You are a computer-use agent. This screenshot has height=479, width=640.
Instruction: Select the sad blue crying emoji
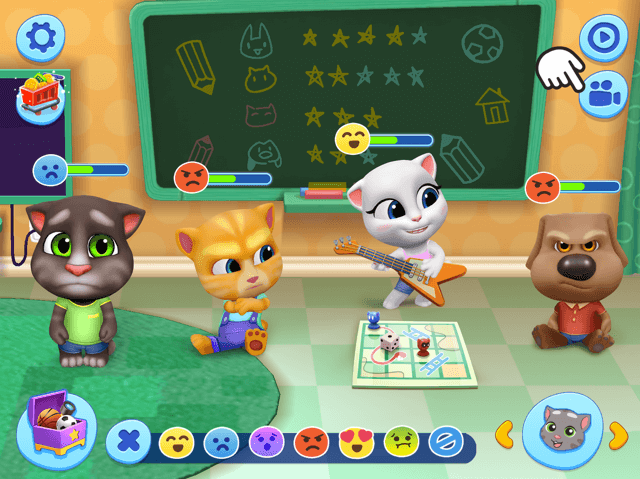pos(221,441)
